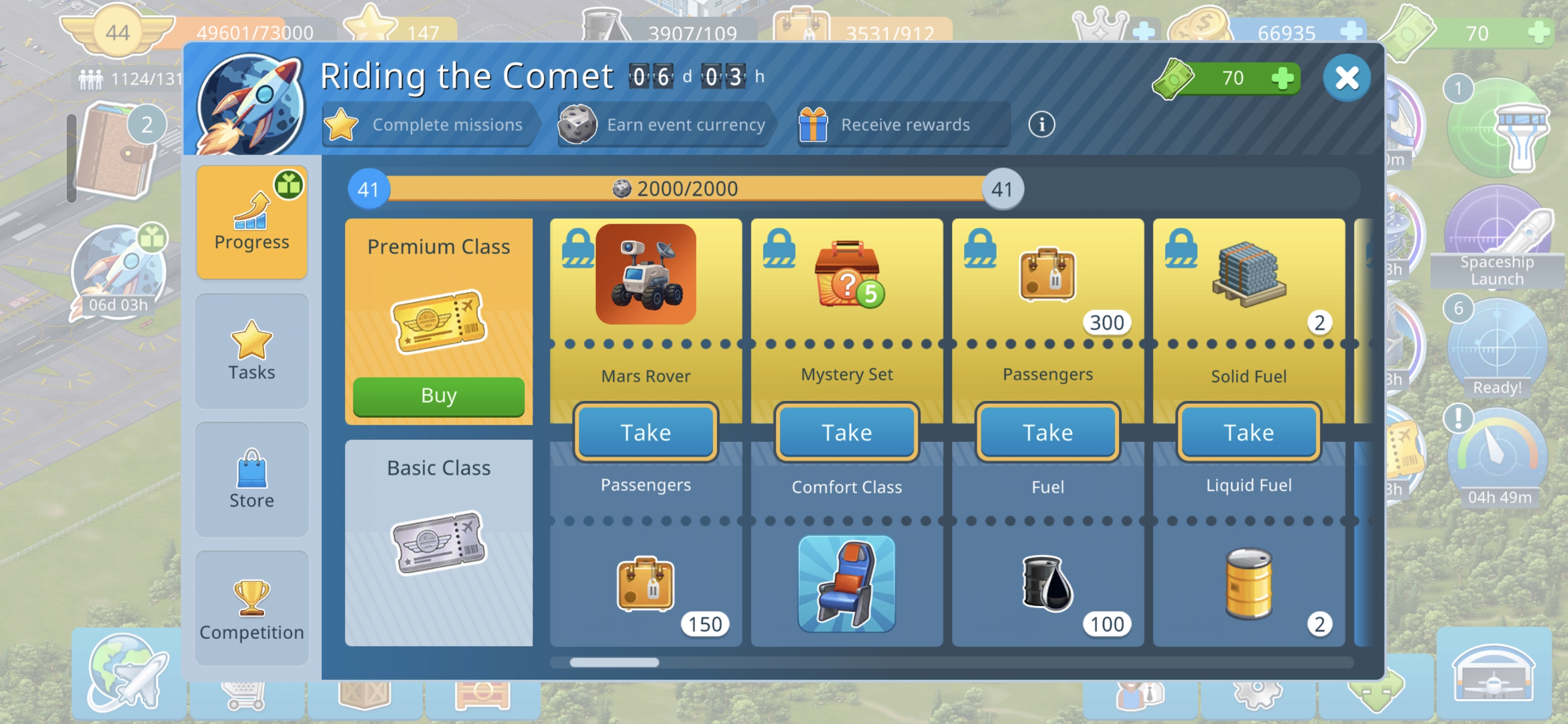
Task: Take the Mars Rover reward
Action: tap(645, 432)
